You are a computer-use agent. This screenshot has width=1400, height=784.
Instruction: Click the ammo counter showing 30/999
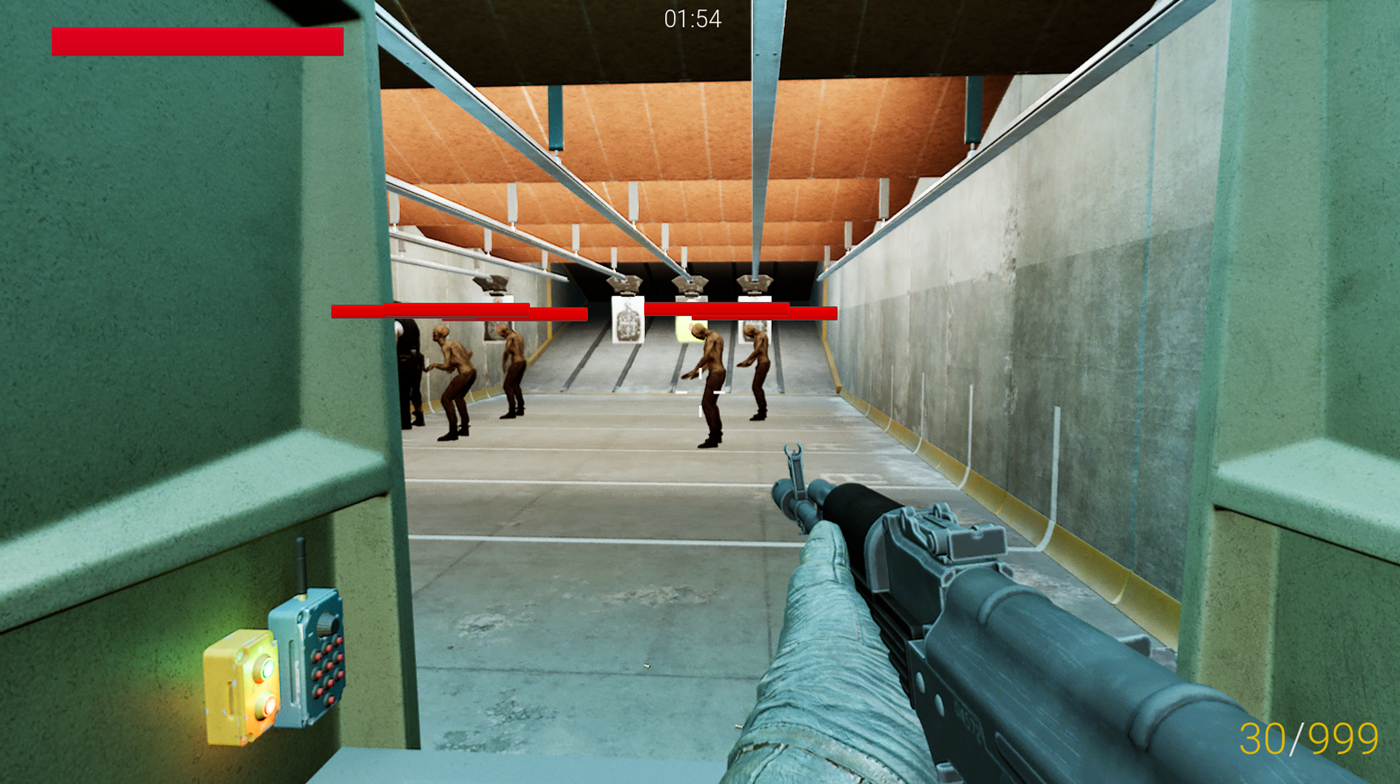click(x=1308, y=740)
